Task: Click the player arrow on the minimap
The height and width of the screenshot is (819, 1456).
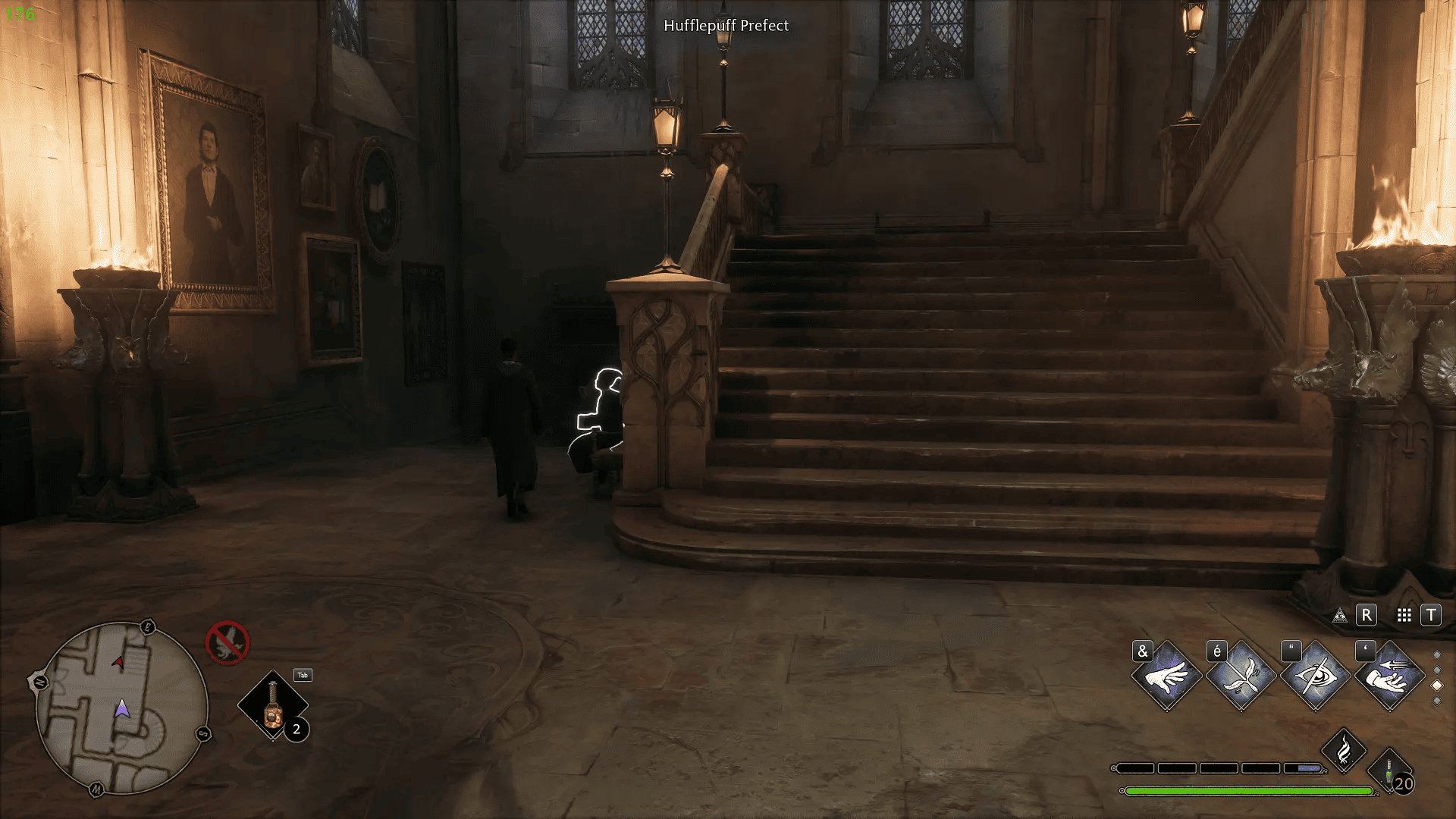Action: pos(123,709)
